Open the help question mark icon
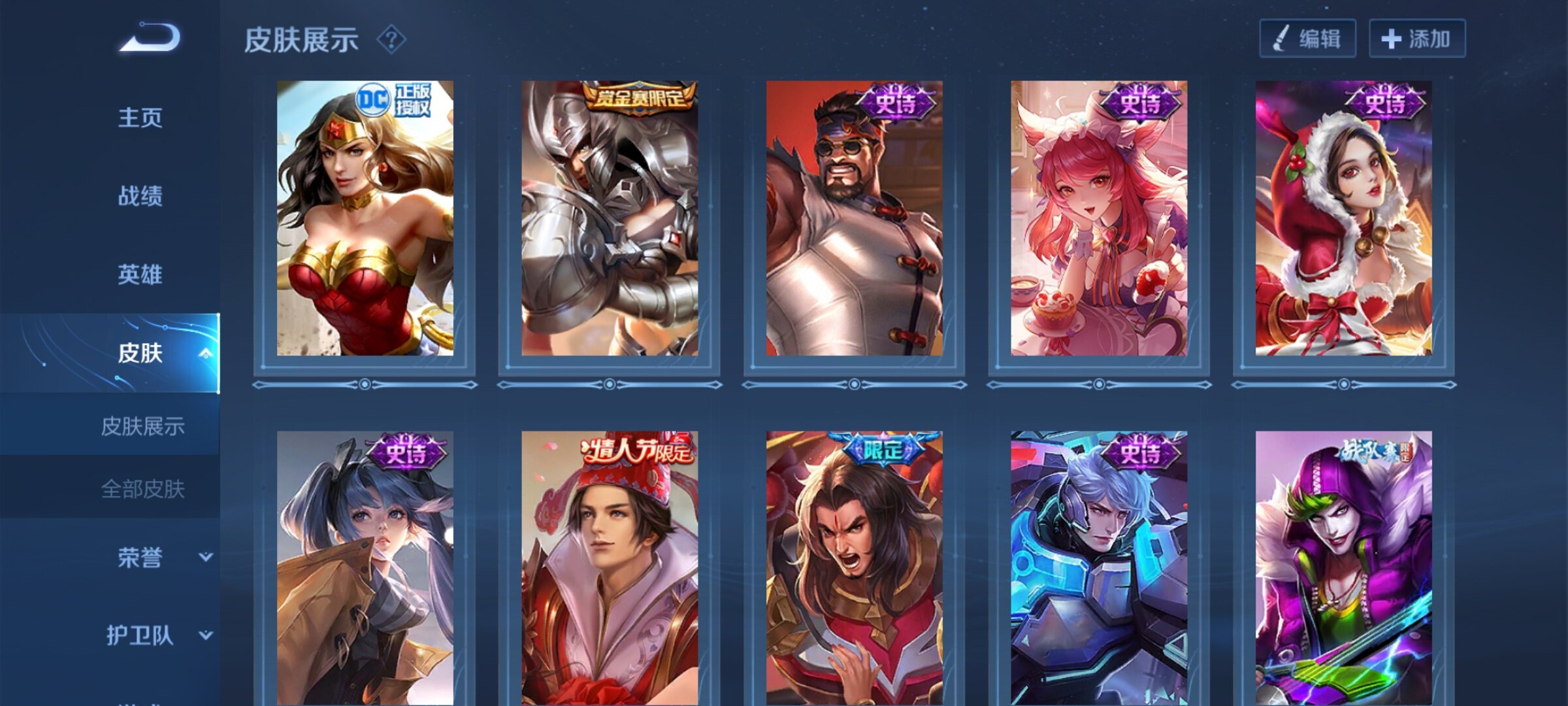The width and height of the screenshot is (1568, 706). click(391, 40)
